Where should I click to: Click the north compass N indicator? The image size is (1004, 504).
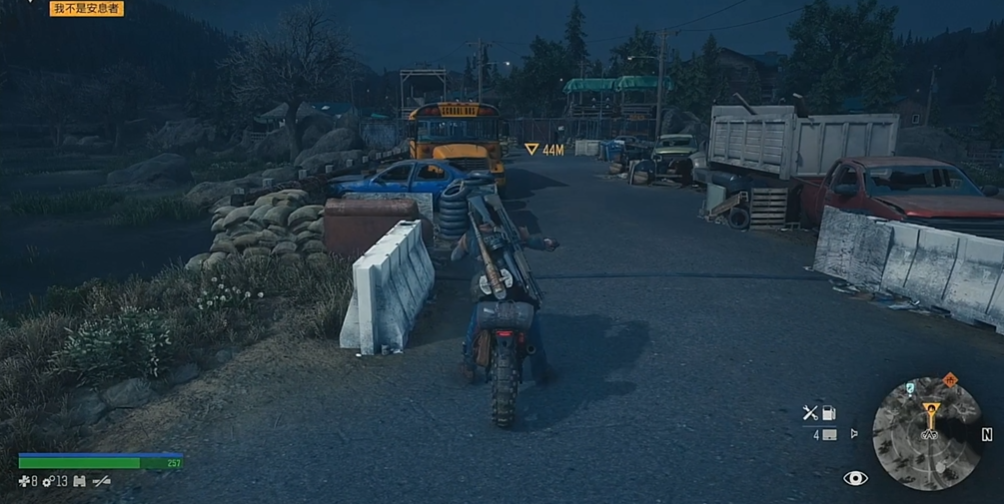point(987,434)
